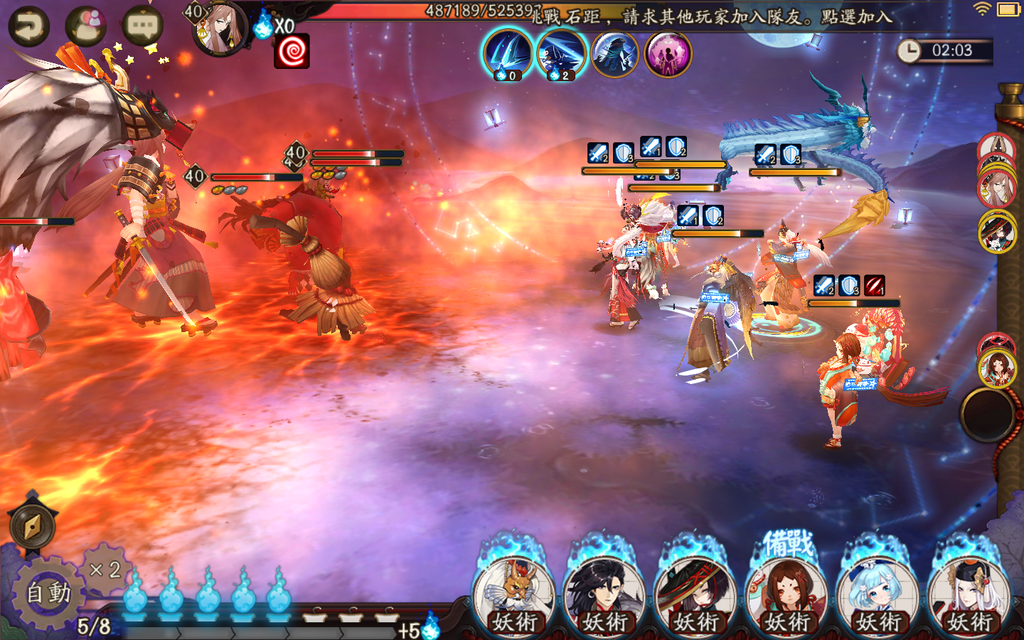
Task: Click the compass icon above auto gear
Action: click(32, 526)
